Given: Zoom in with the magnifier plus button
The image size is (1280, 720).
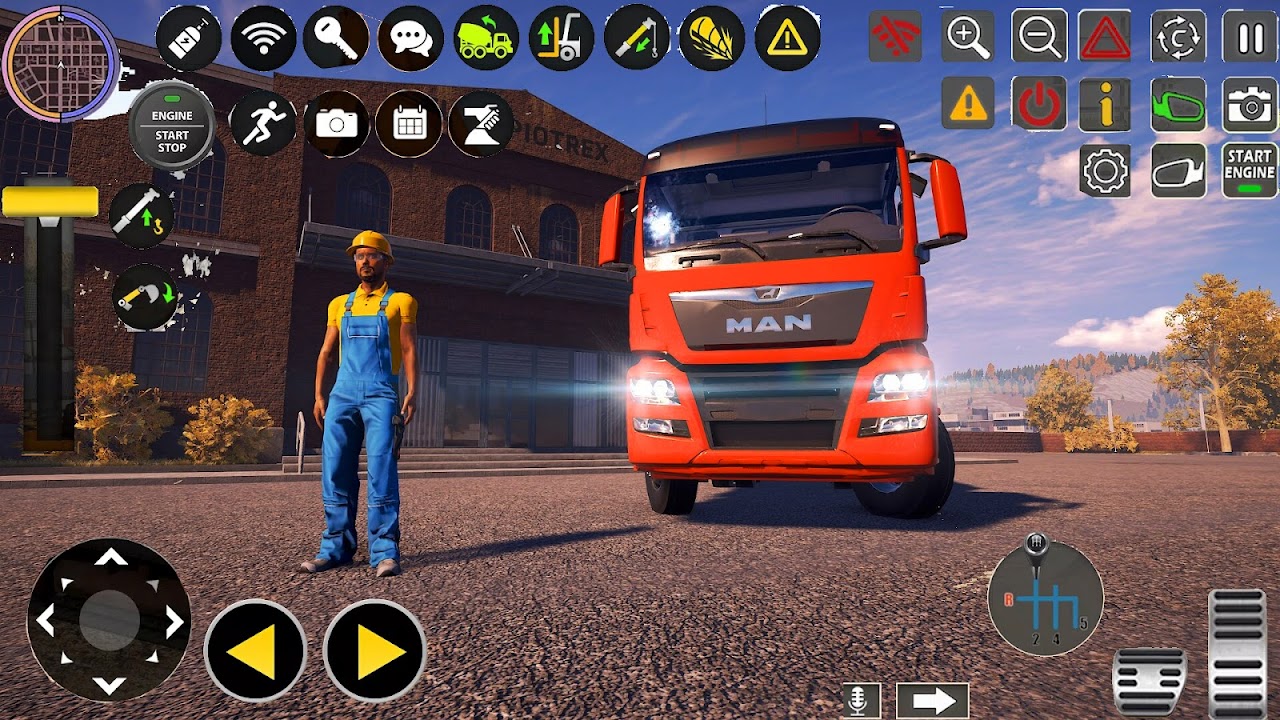Looking at the screenshot, I should [x=967, y=37].
